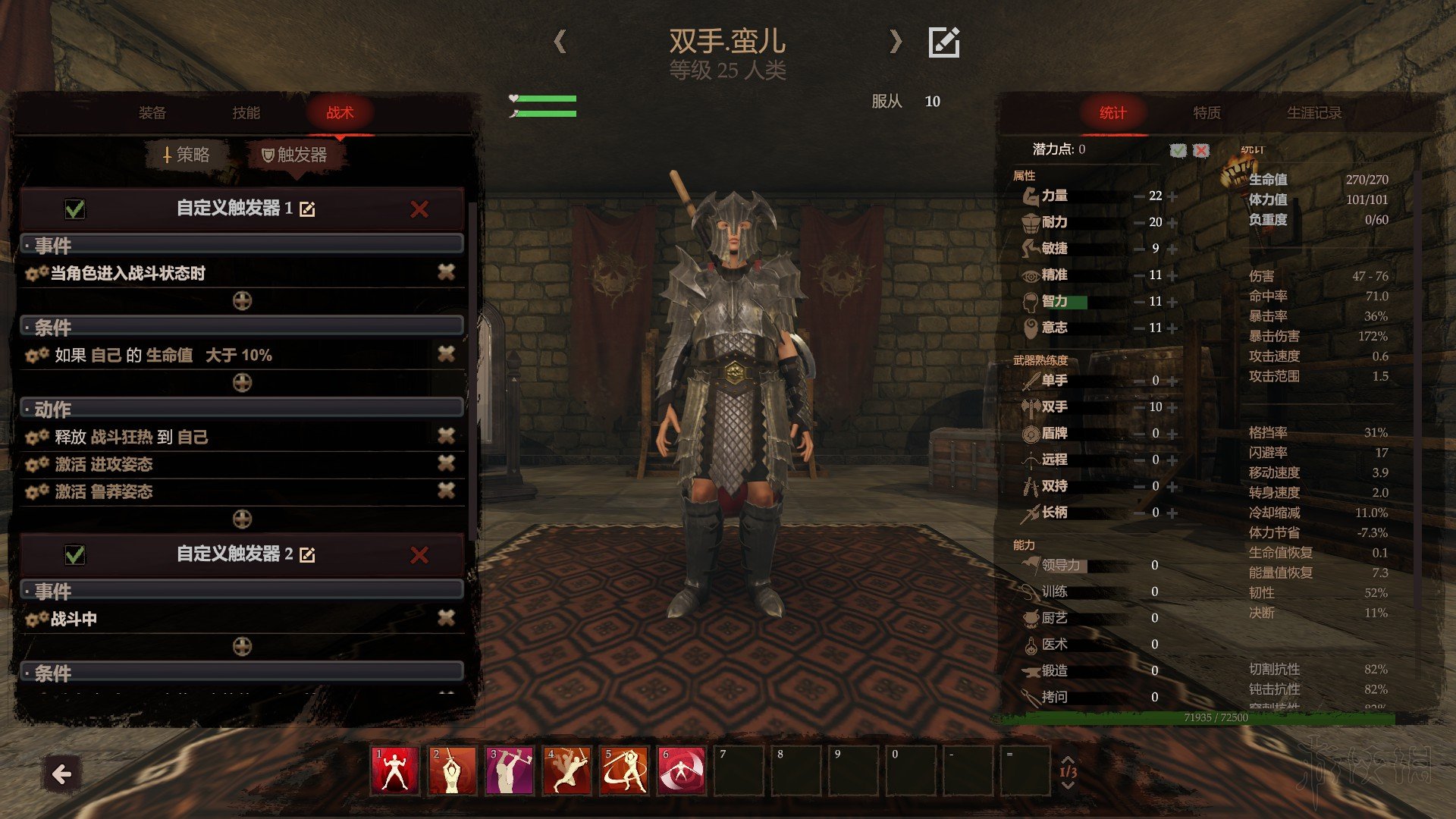Go to the previous character arrow
The width and height of the screenshot is (1456, 819).
(x=560, y=41)
